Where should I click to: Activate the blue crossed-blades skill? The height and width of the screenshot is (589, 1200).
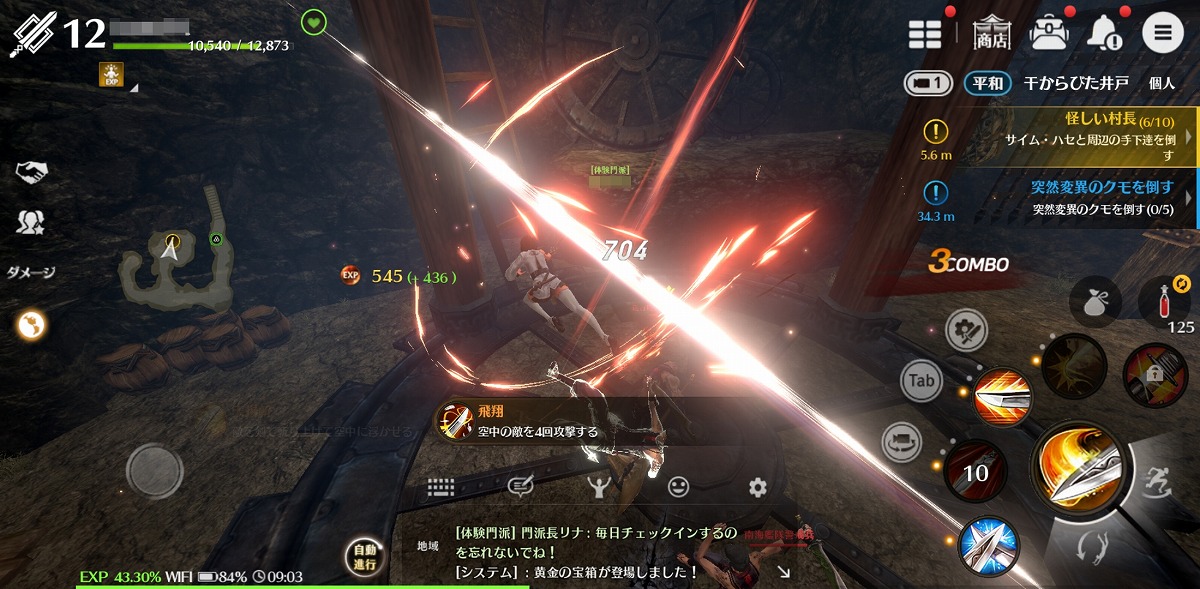988,544
